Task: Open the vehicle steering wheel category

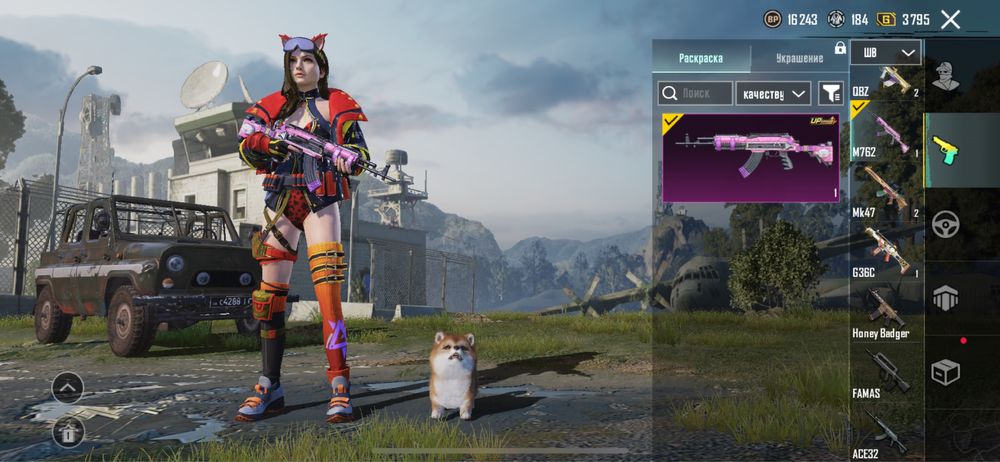Action: click(946, 223)
